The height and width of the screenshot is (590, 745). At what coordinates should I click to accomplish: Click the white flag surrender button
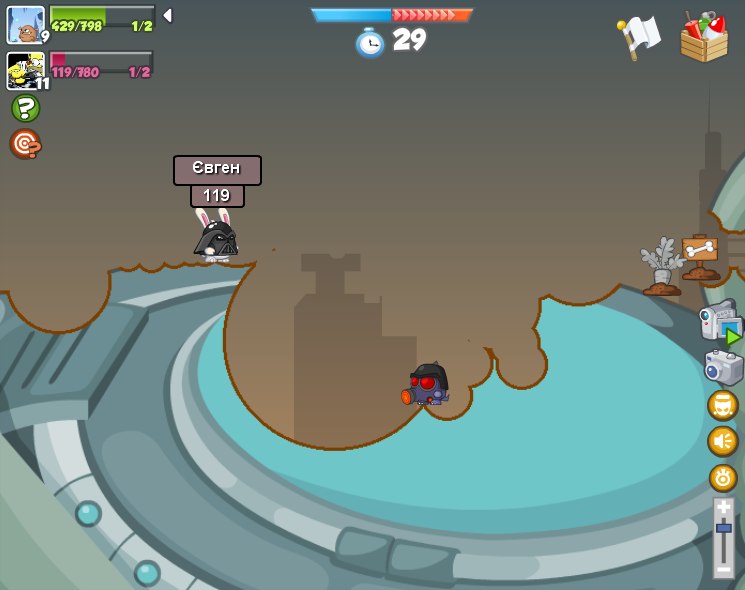tap(639, 36)
